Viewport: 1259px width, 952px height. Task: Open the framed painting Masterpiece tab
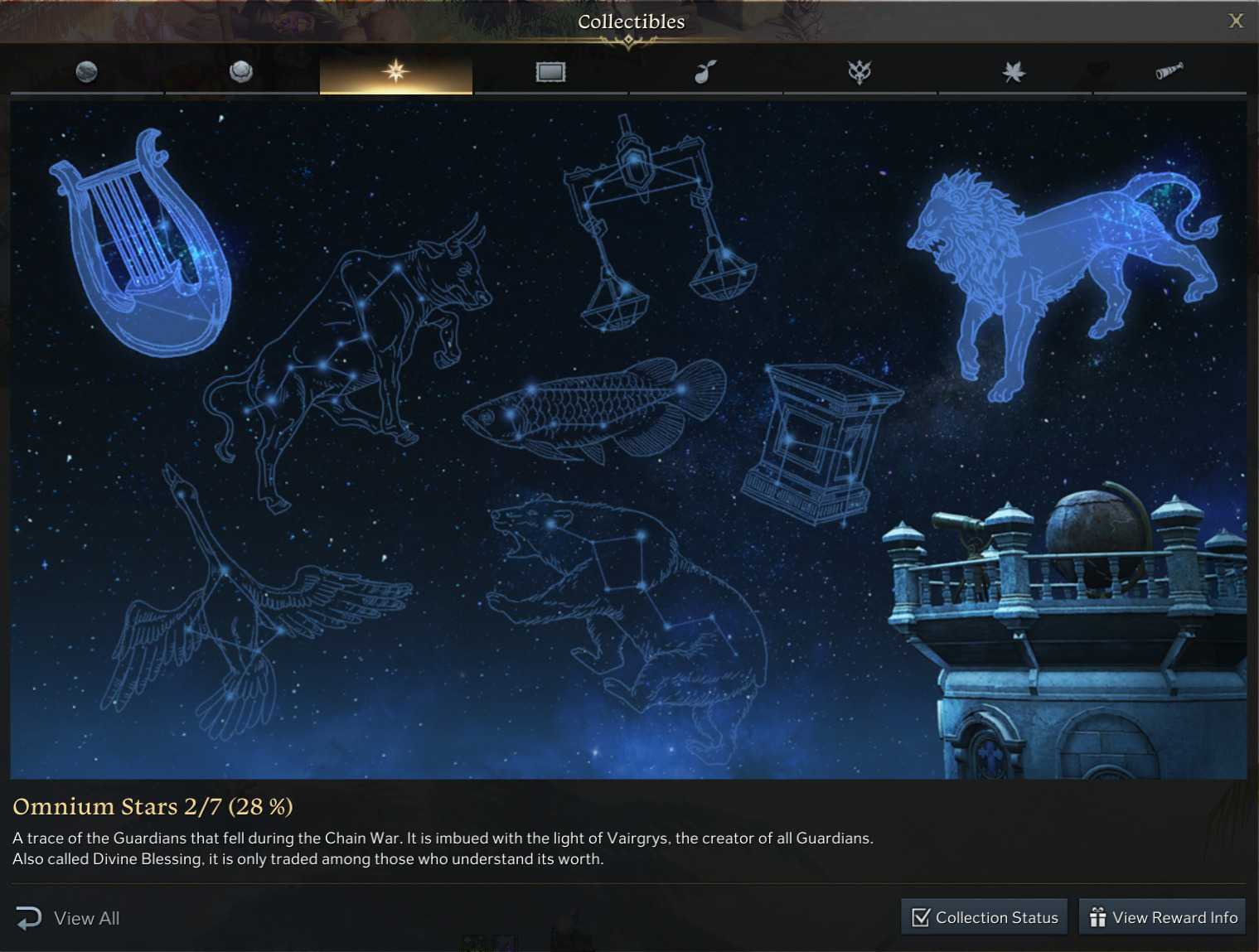click(x=550, y=72)
